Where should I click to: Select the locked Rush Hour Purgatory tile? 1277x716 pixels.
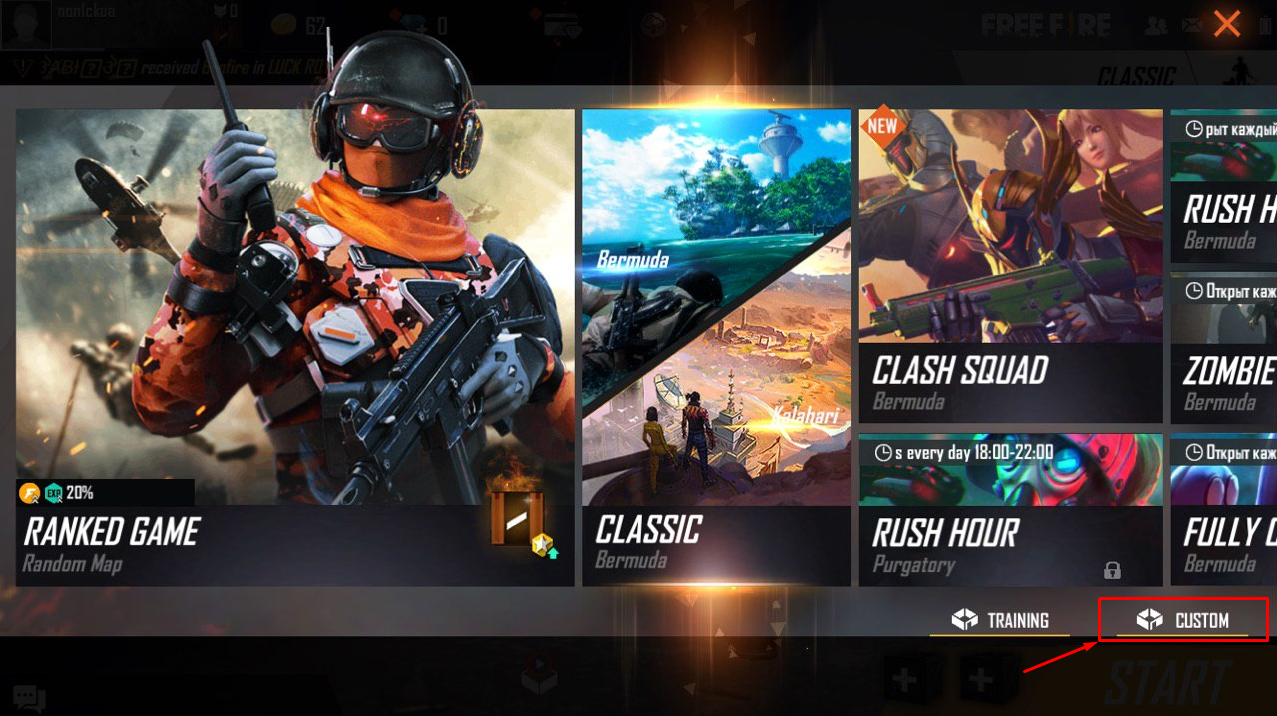pos(1010,509)
